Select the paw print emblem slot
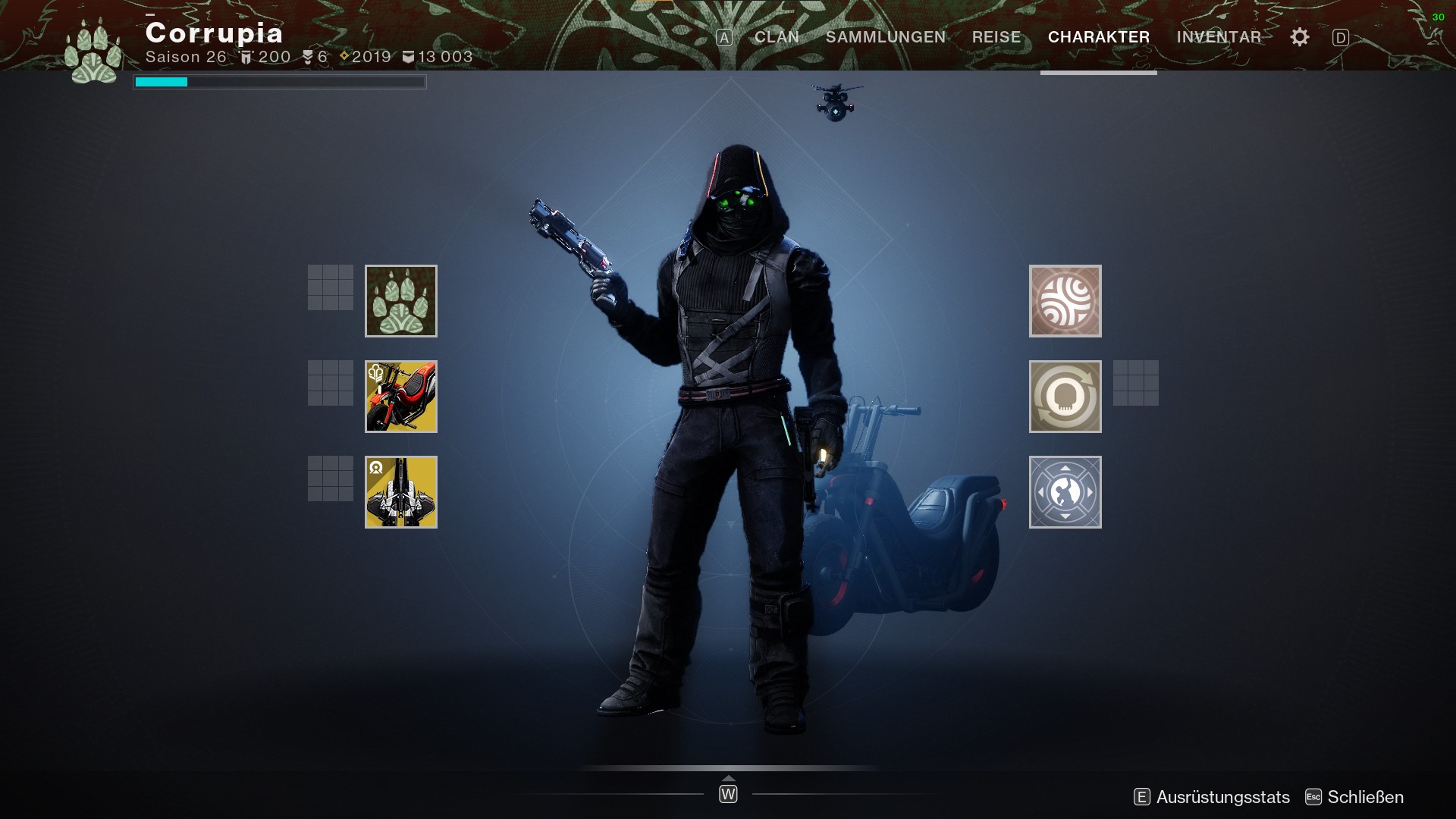Viewport: 1456px width, 819px height. 401,301
